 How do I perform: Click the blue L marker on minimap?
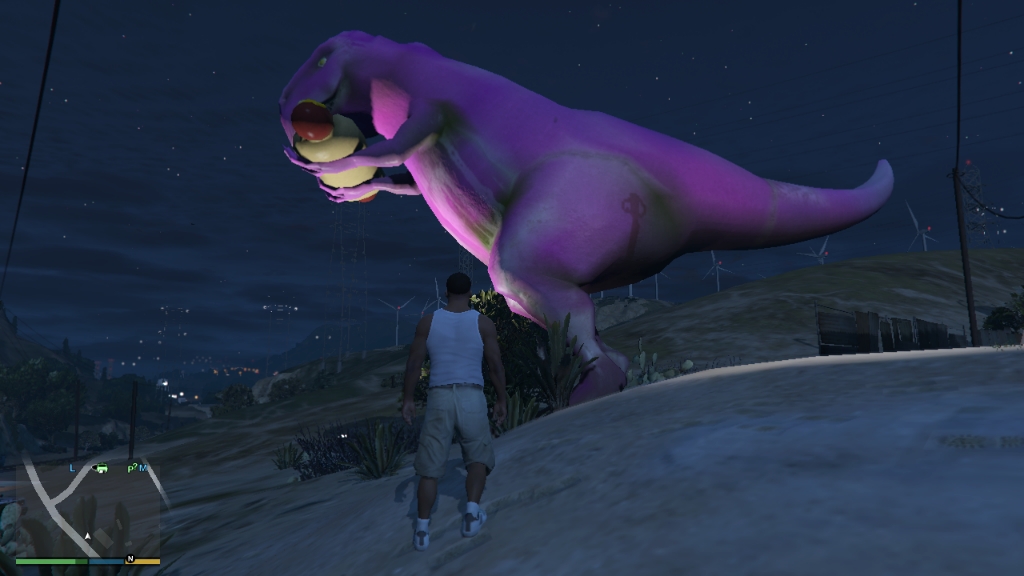point(72,468)
